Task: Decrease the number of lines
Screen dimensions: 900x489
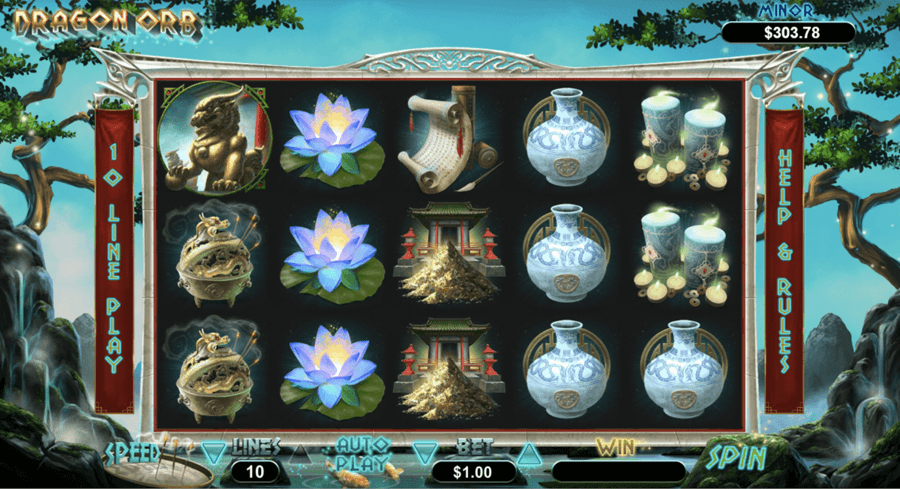Action: (x=214, y=452)
